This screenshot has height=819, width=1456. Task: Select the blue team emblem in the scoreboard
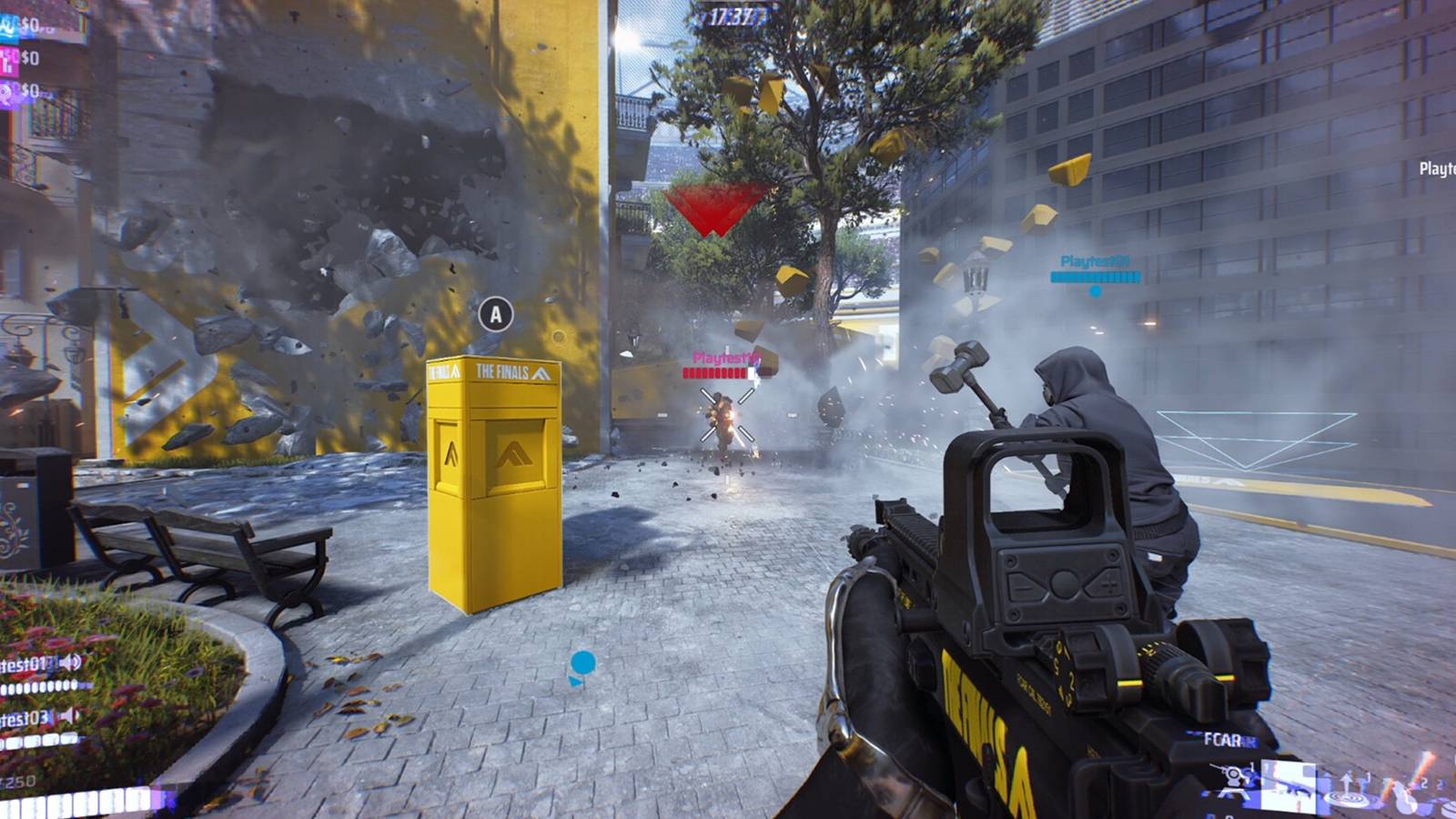pos(7,27)
